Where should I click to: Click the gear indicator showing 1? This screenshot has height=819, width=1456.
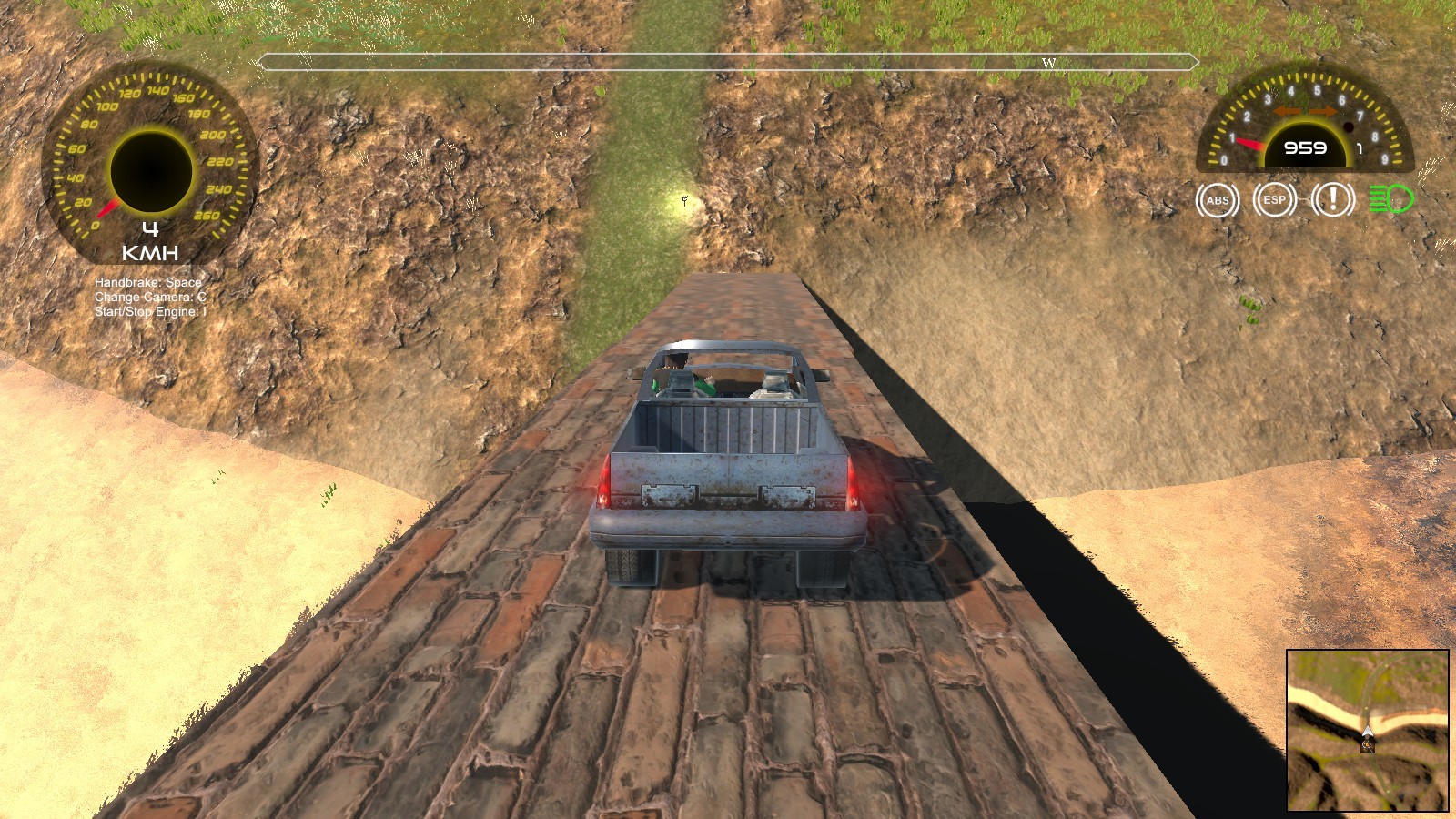click(1359, 147)
